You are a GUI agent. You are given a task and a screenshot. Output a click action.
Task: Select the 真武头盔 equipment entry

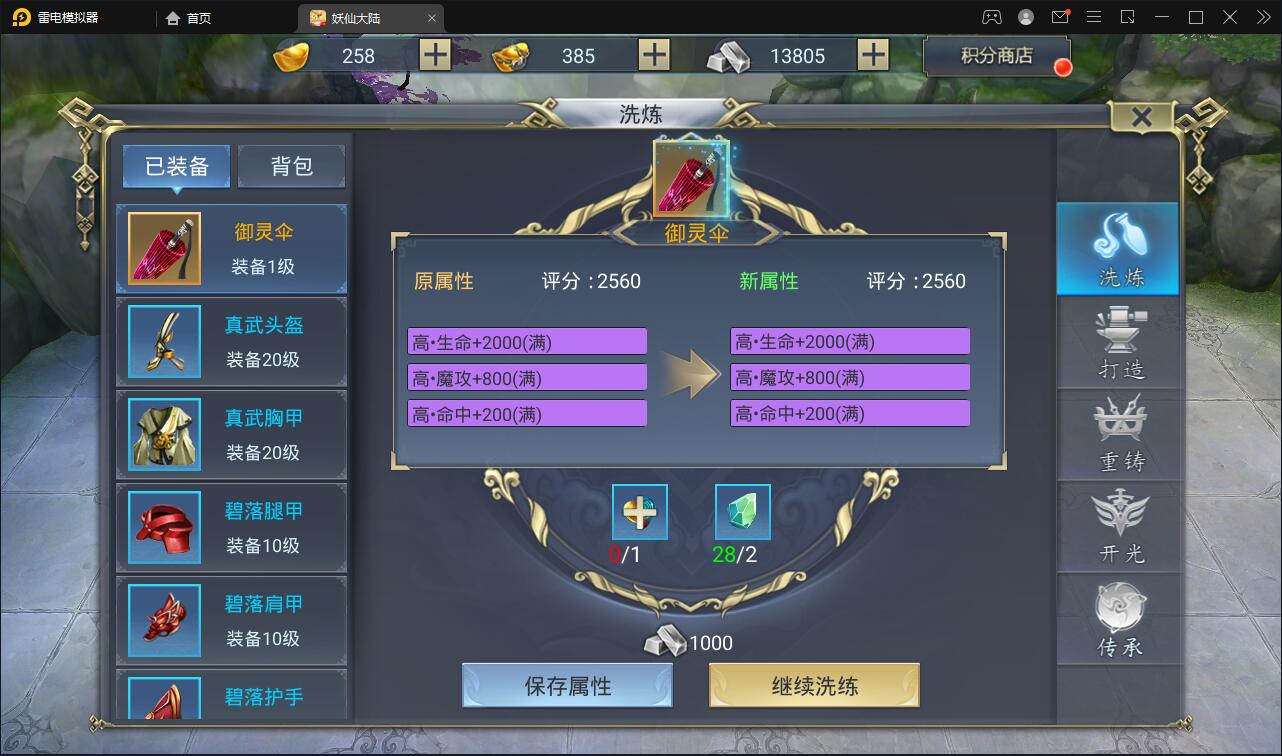pyautogui.click(x=231, y=342)
